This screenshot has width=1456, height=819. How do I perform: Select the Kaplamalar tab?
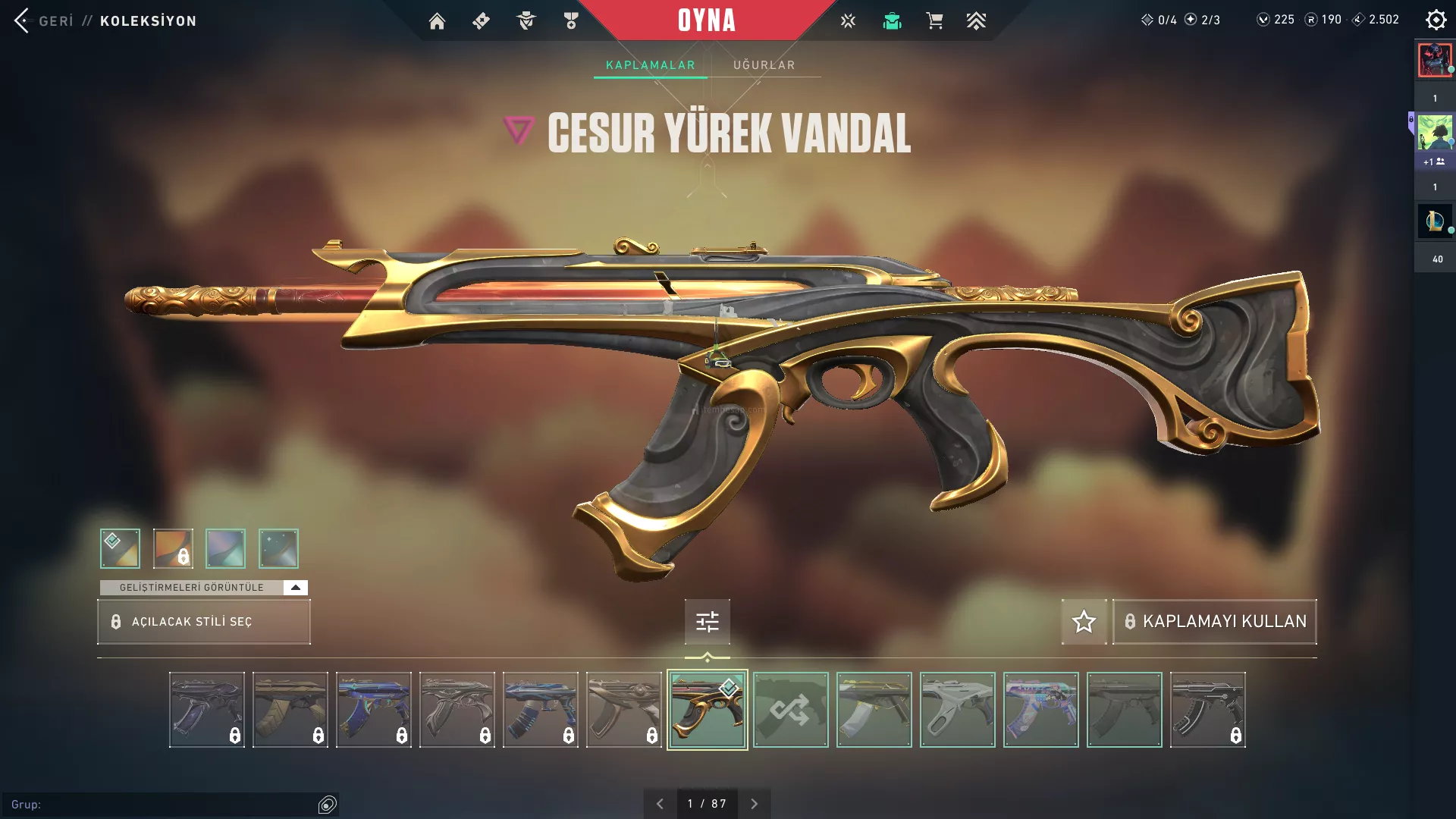(x=650, y=65)
